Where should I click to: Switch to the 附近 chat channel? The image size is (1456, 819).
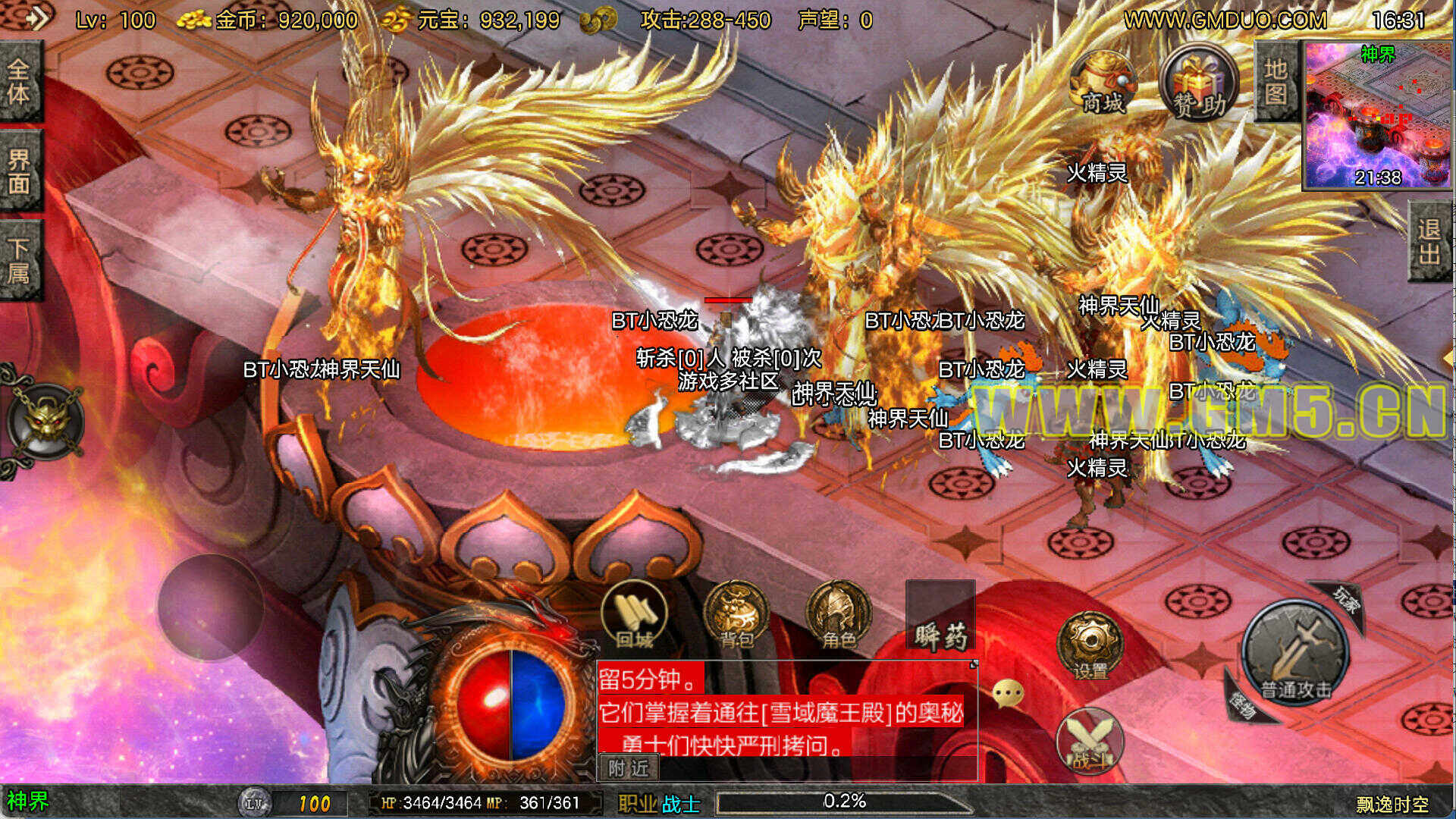coord(629,768)
